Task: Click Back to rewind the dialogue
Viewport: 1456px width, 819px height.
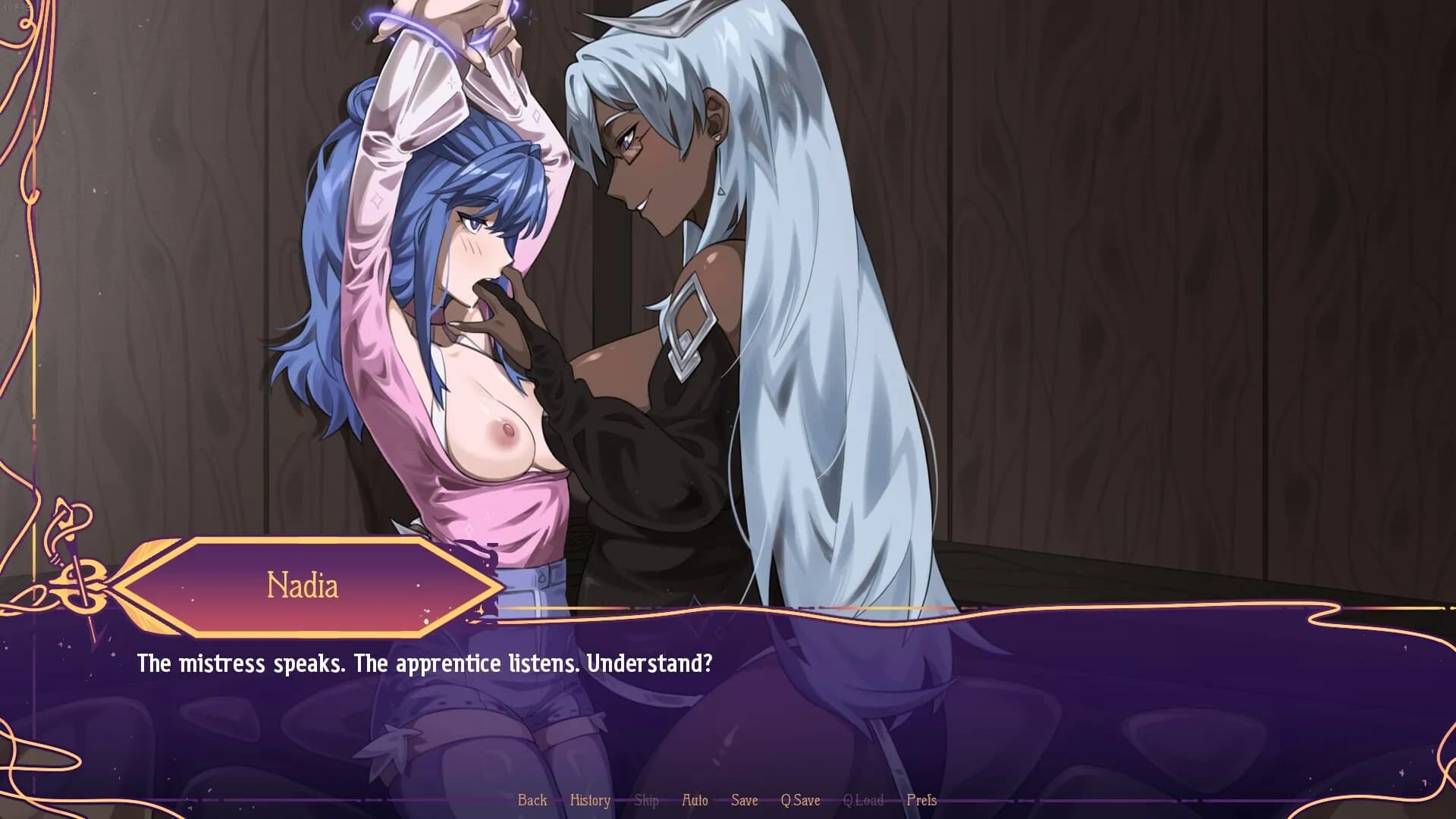Action: [532, 800]
